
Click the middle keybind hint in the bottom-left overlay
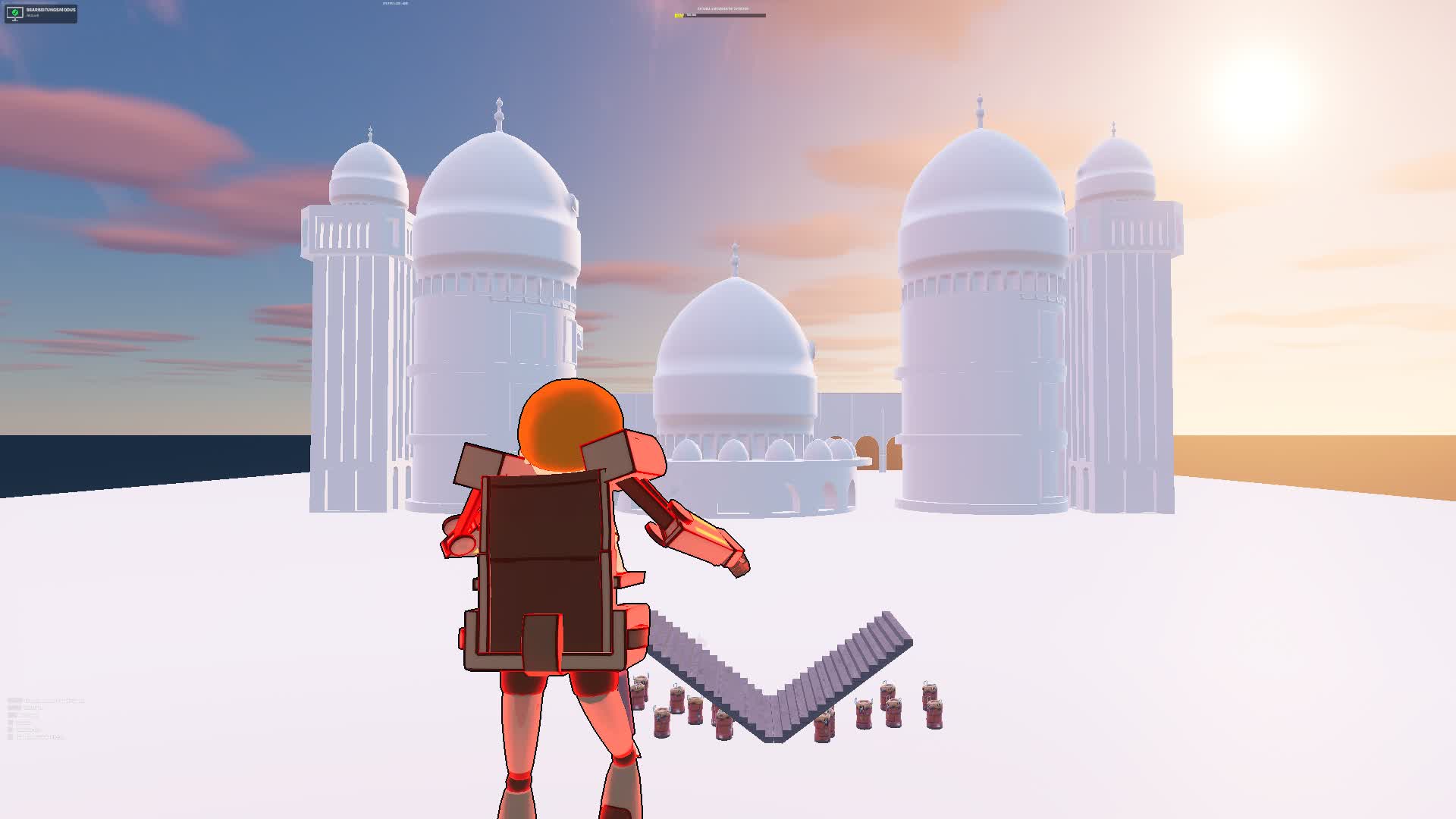click(11, 719)
